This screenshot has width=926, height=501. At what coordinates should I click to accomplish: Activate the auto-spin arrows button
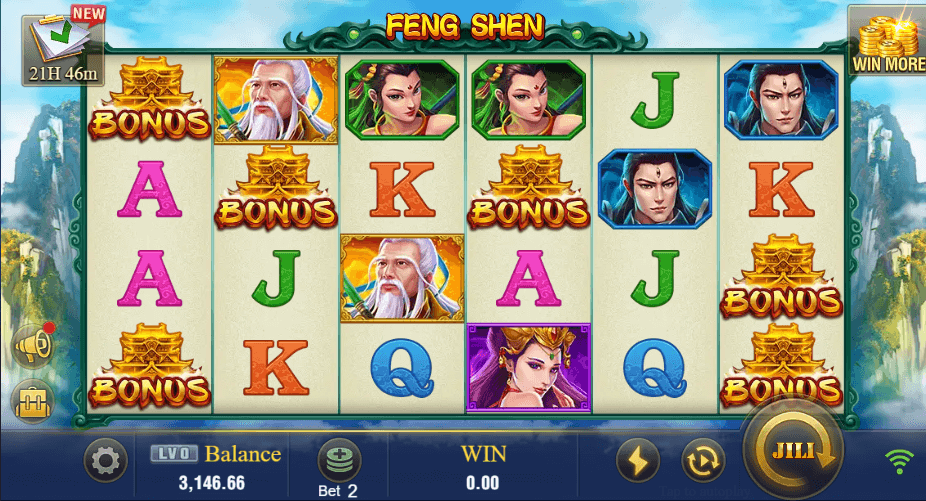(703, 461)
